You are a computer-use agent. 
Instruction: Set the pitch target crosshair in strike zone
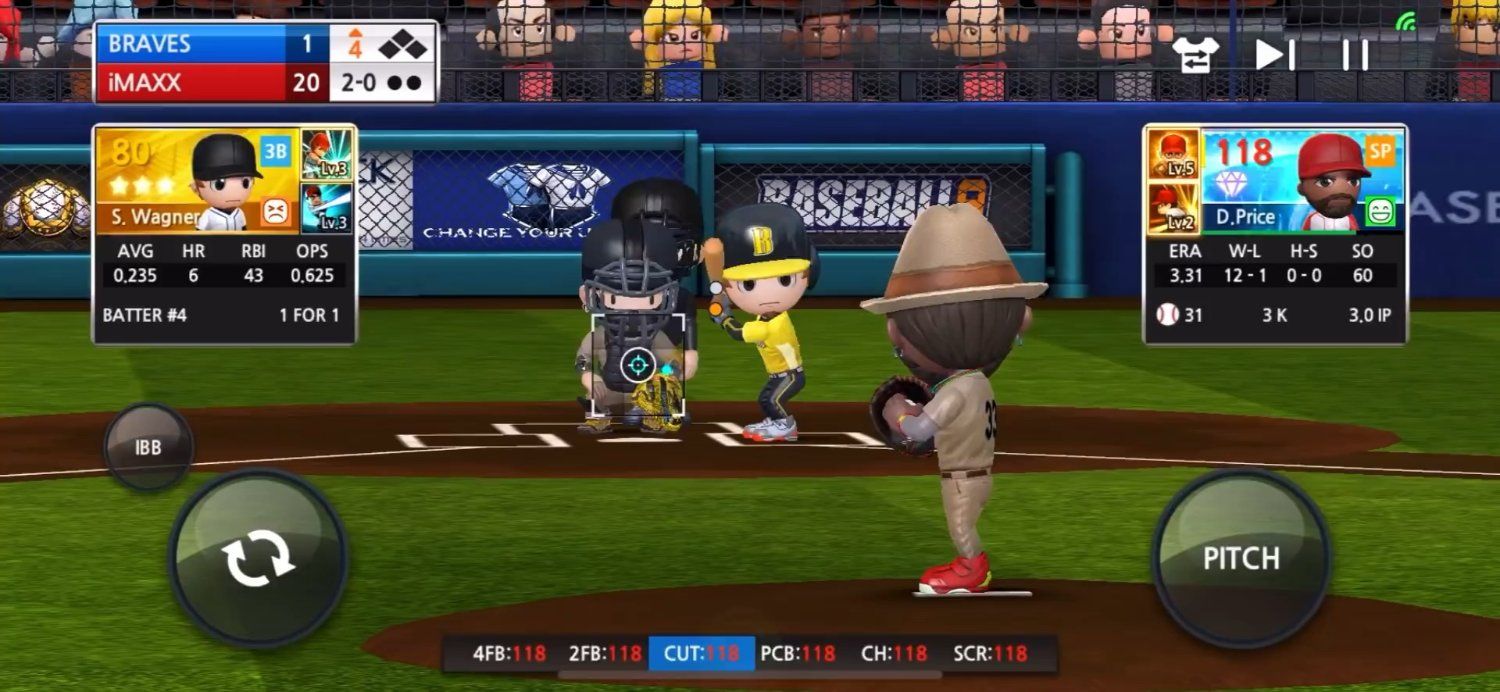click(638, 365)
